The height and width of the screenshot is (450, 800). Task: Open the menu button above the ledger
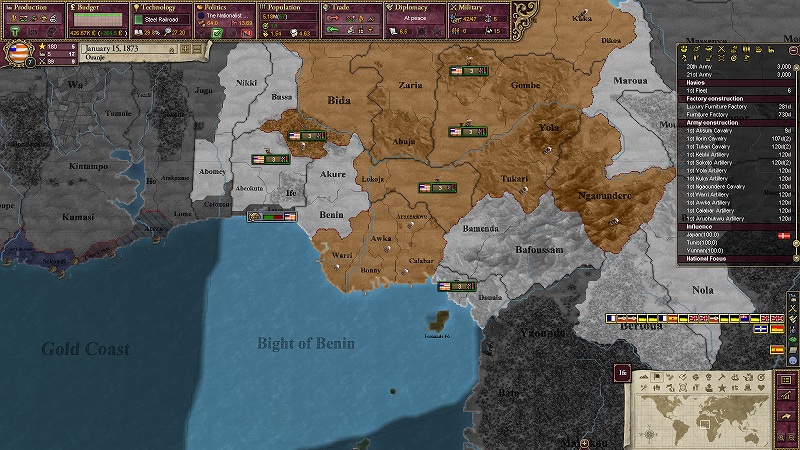pos(786,381)
